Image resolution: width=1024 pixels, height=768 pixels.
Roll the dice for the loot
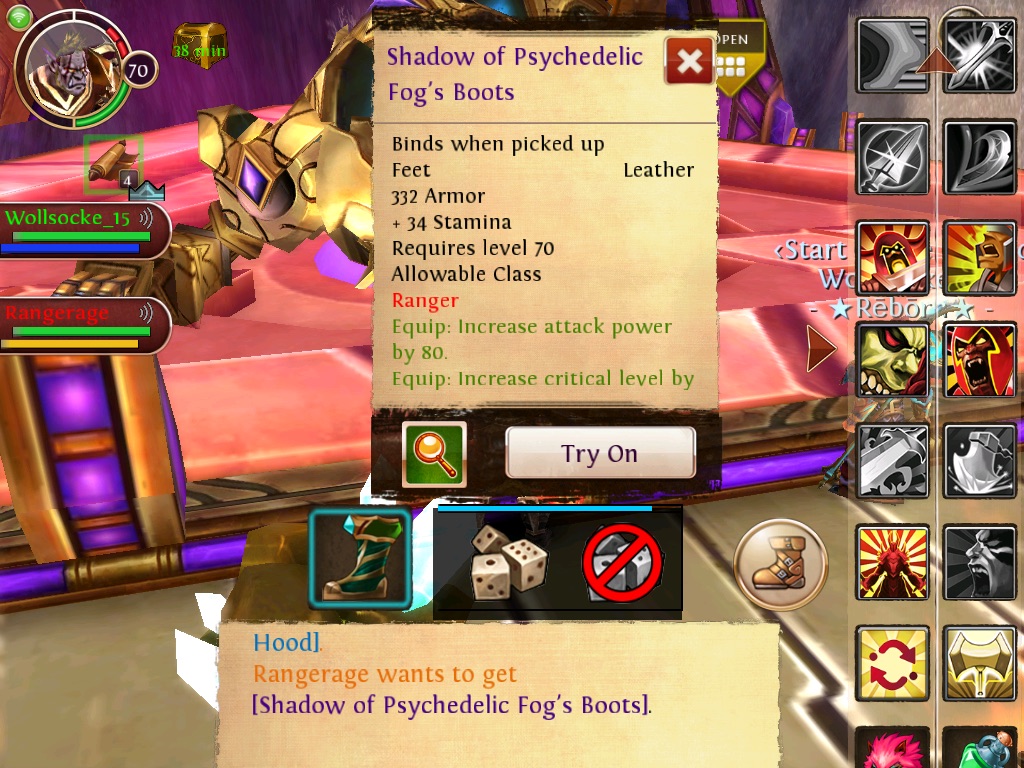click(509, 561)
